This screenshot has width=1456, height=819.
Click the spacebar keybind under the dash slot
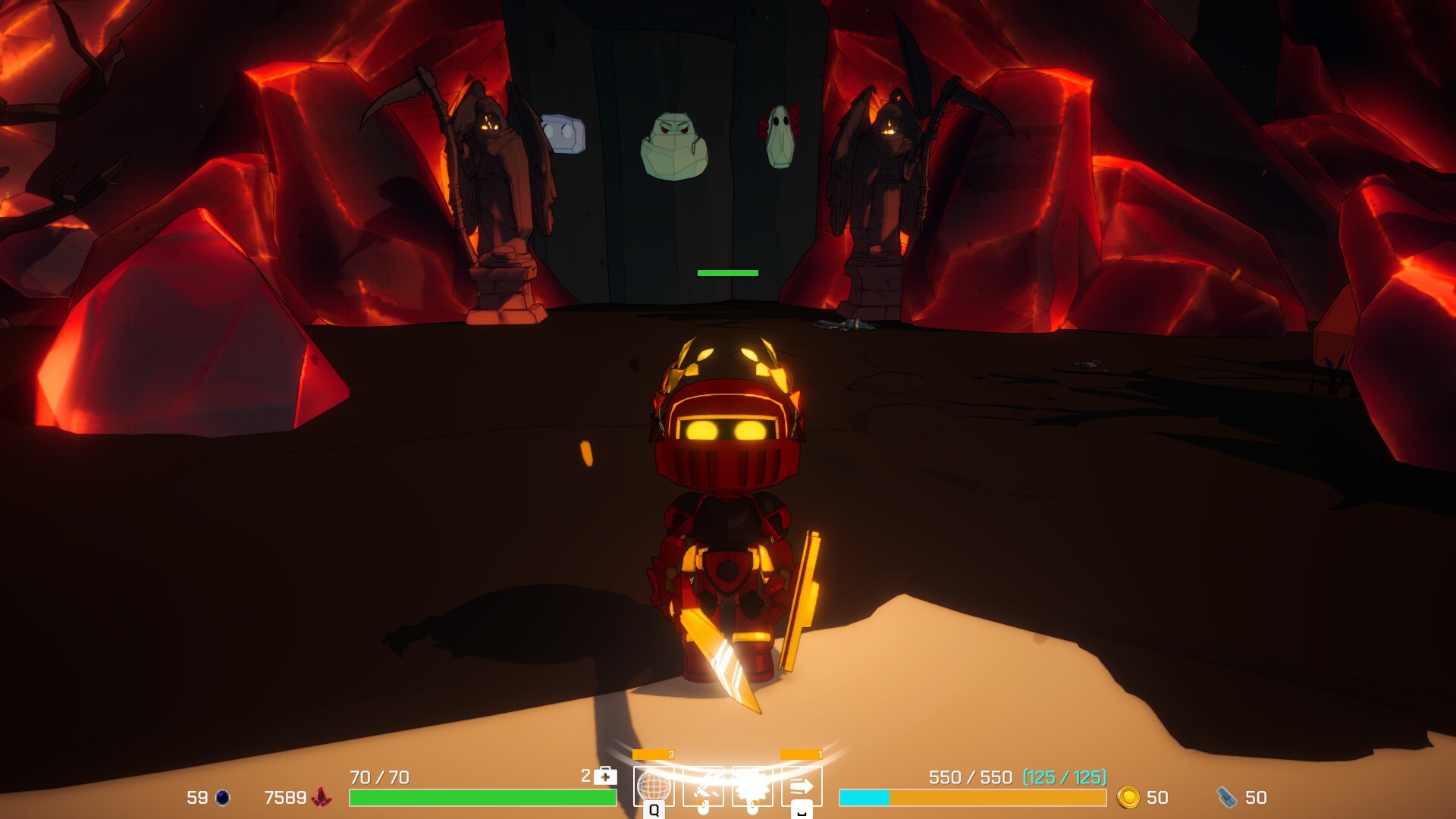pyautogui.click(x=800, y=814)
